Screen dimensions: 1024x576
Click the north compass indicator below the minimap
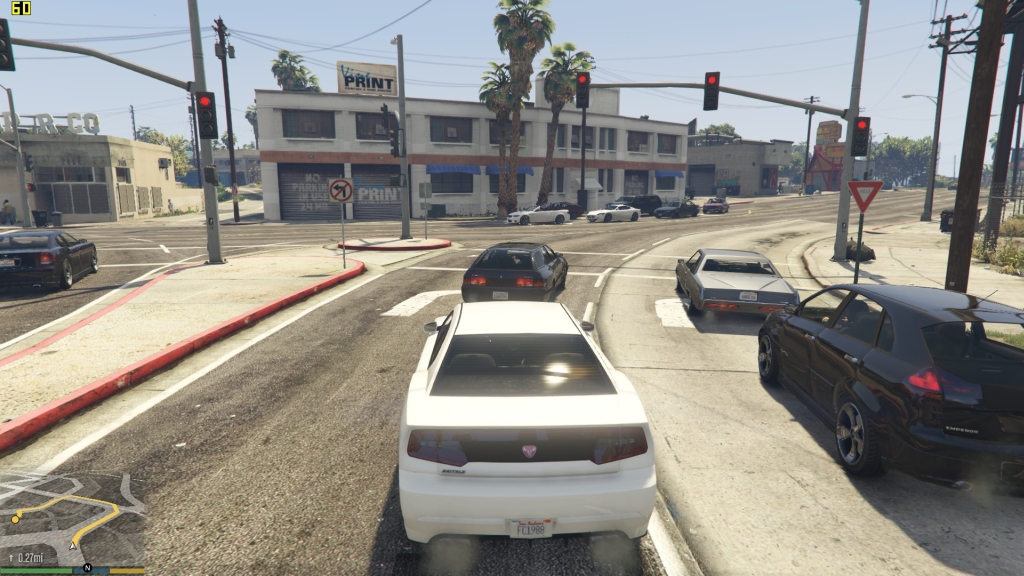coord(88,569)
